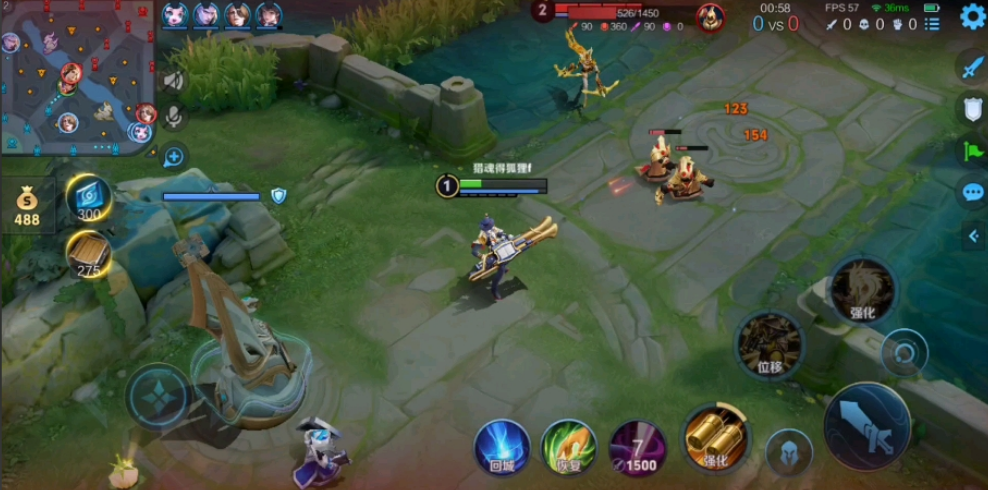The image size is (988, 490).
Task: Use the 位移 dash skill
Action: point(769,345)
